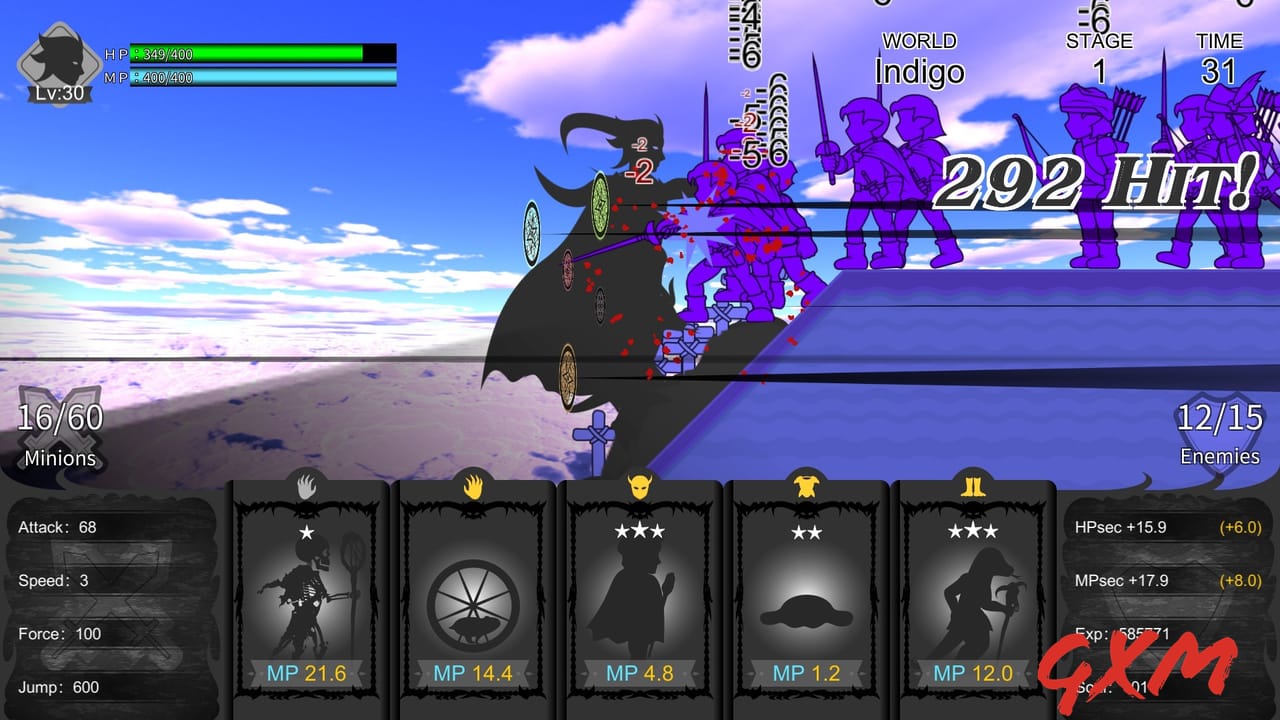Click the armor icon above the MP 1.2 card
1280x720 pixels.
pos(806,484)
